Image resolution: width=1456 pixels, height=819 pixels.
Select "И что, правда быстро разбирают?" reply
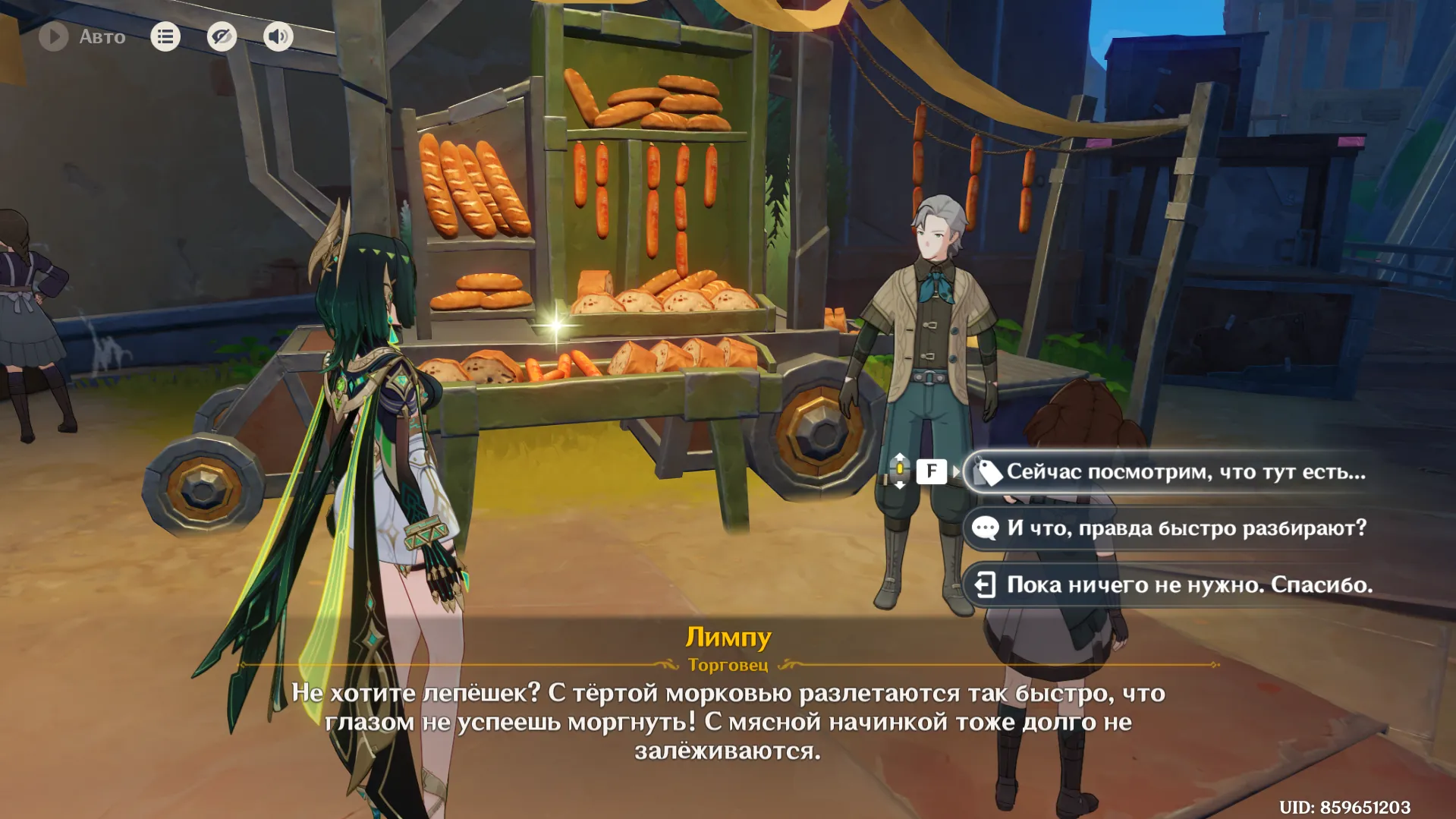(x=1184, y=528)
